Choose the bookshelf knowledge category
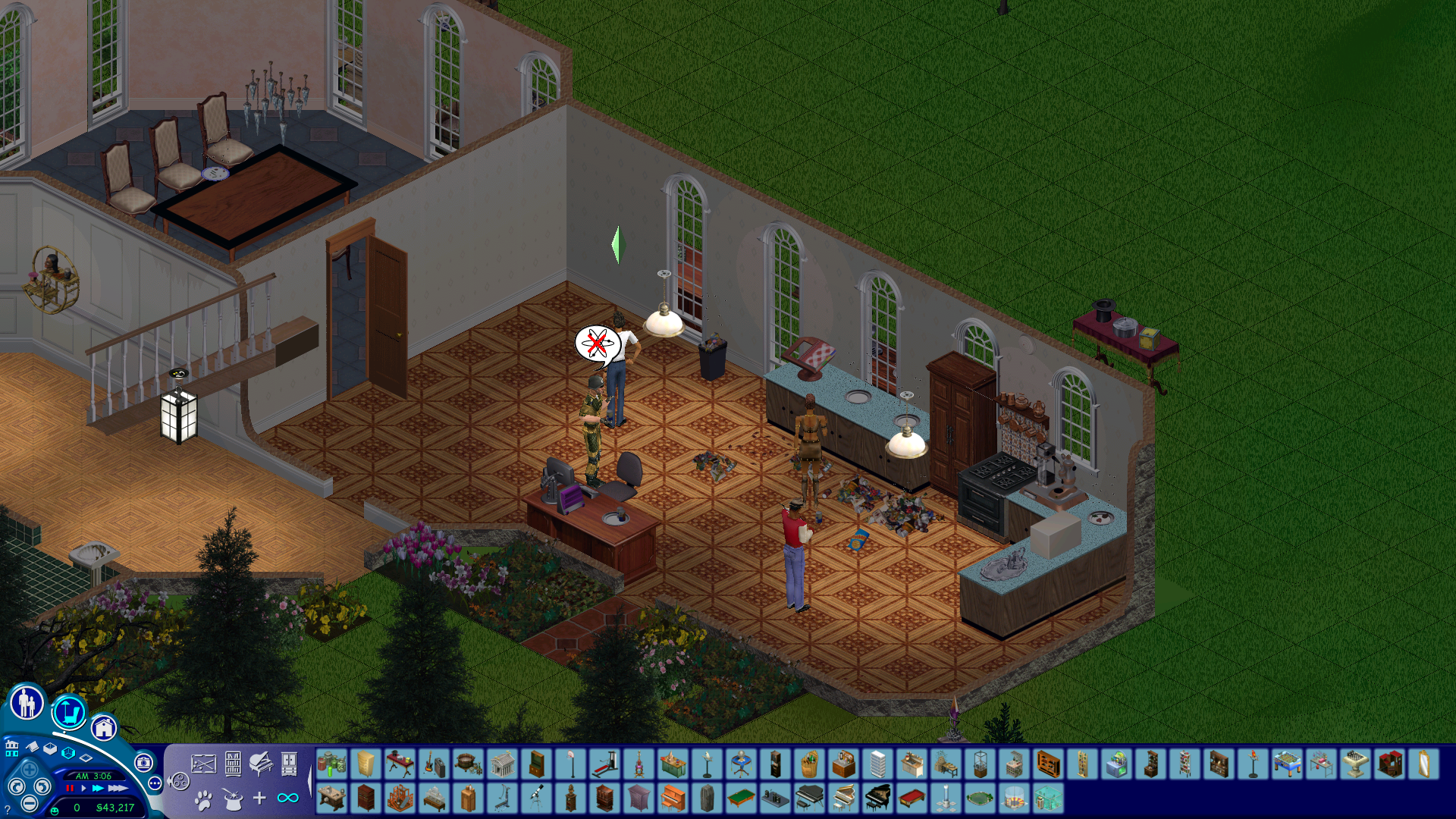The height and width of the screenshot is (819, 1456). click(233, 764)
